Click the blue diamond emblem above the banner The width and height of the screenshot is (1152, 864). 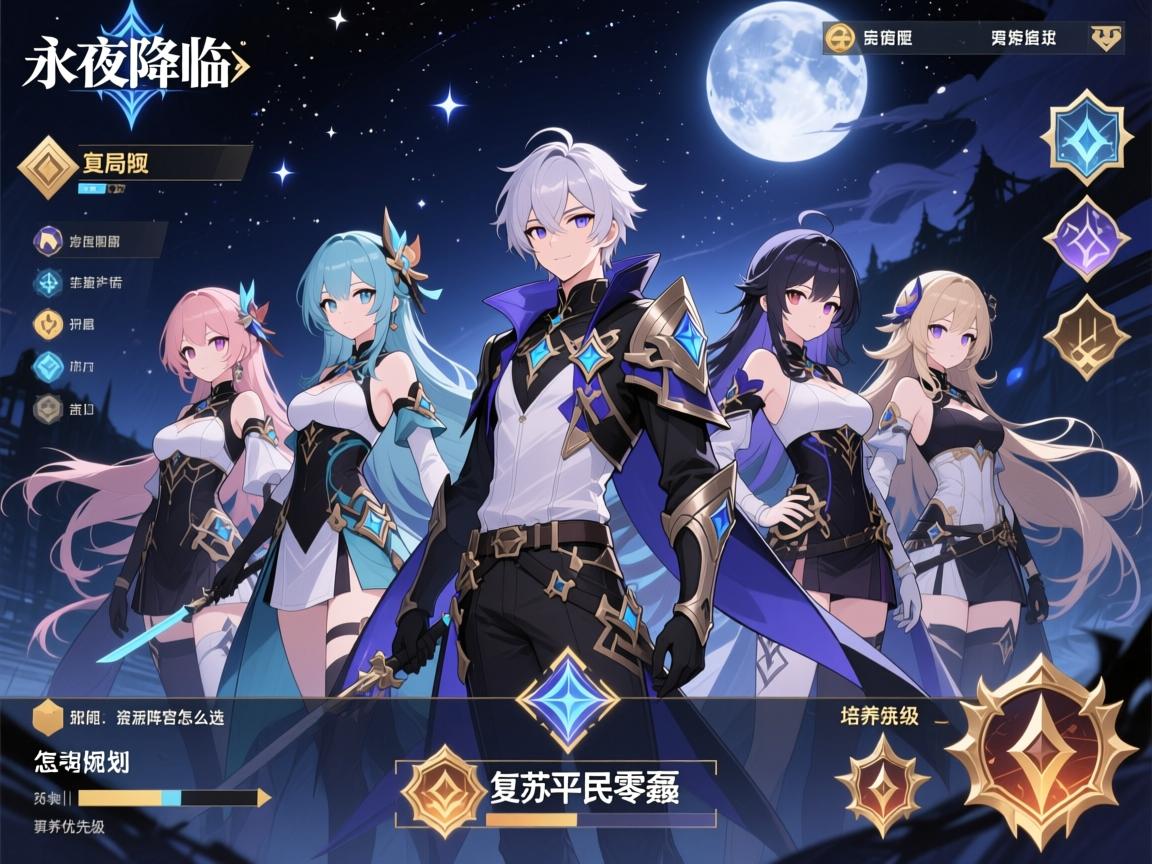tap(566, 699)
